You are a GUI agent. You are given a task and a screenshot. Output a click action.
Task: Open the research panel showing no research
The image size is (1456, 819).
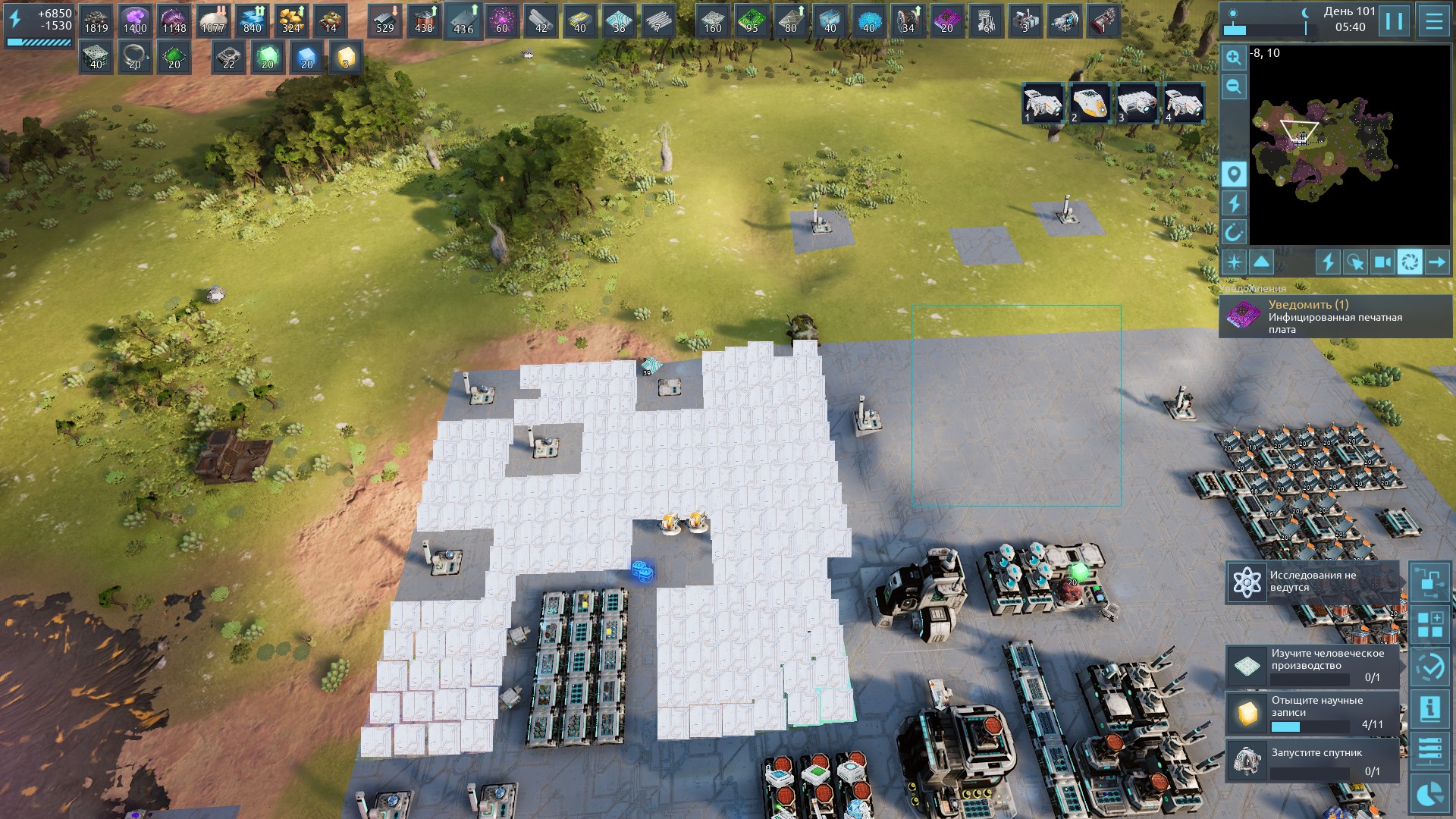1312,582
